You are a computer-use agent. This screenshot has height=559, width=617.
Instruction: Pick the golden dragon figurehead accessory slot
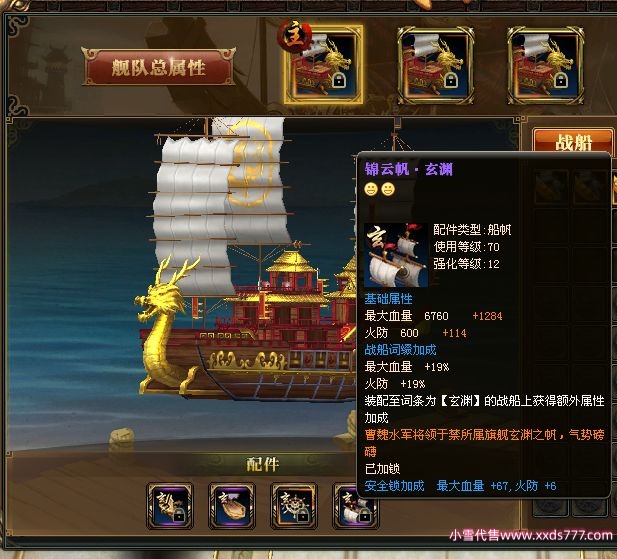[169, 507]
